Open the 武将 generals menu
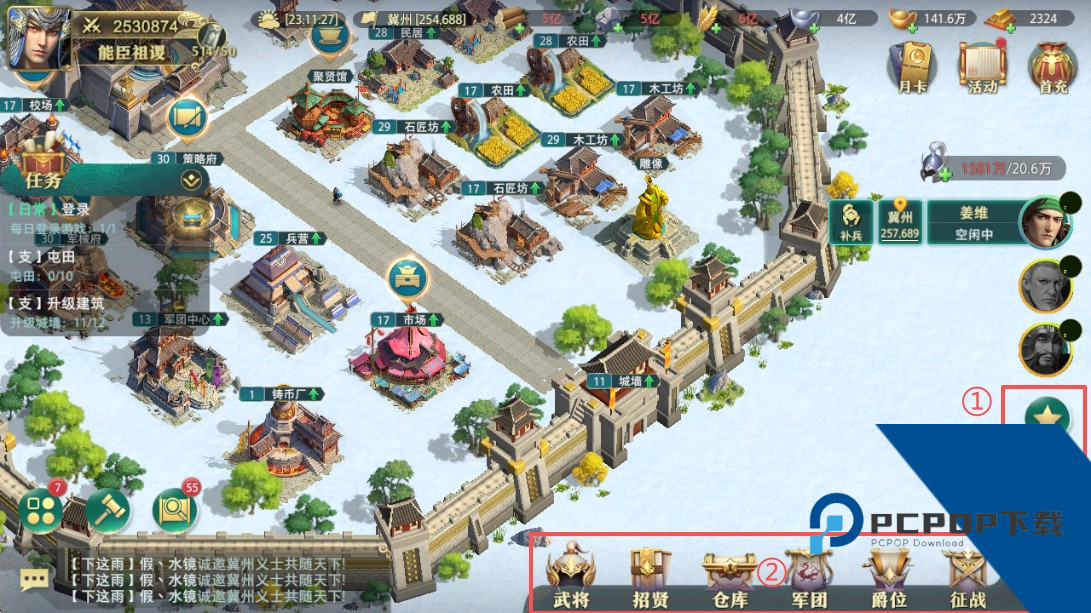The image size is (1091, 613). [x=571, y=578]
